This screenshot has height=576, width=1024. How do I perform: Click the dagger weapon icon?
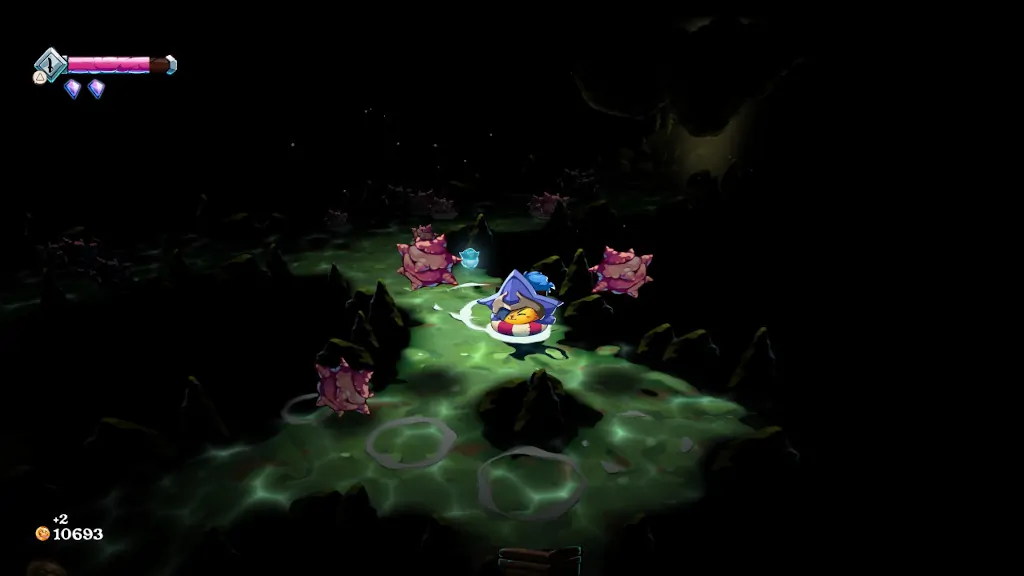[50, 63]
